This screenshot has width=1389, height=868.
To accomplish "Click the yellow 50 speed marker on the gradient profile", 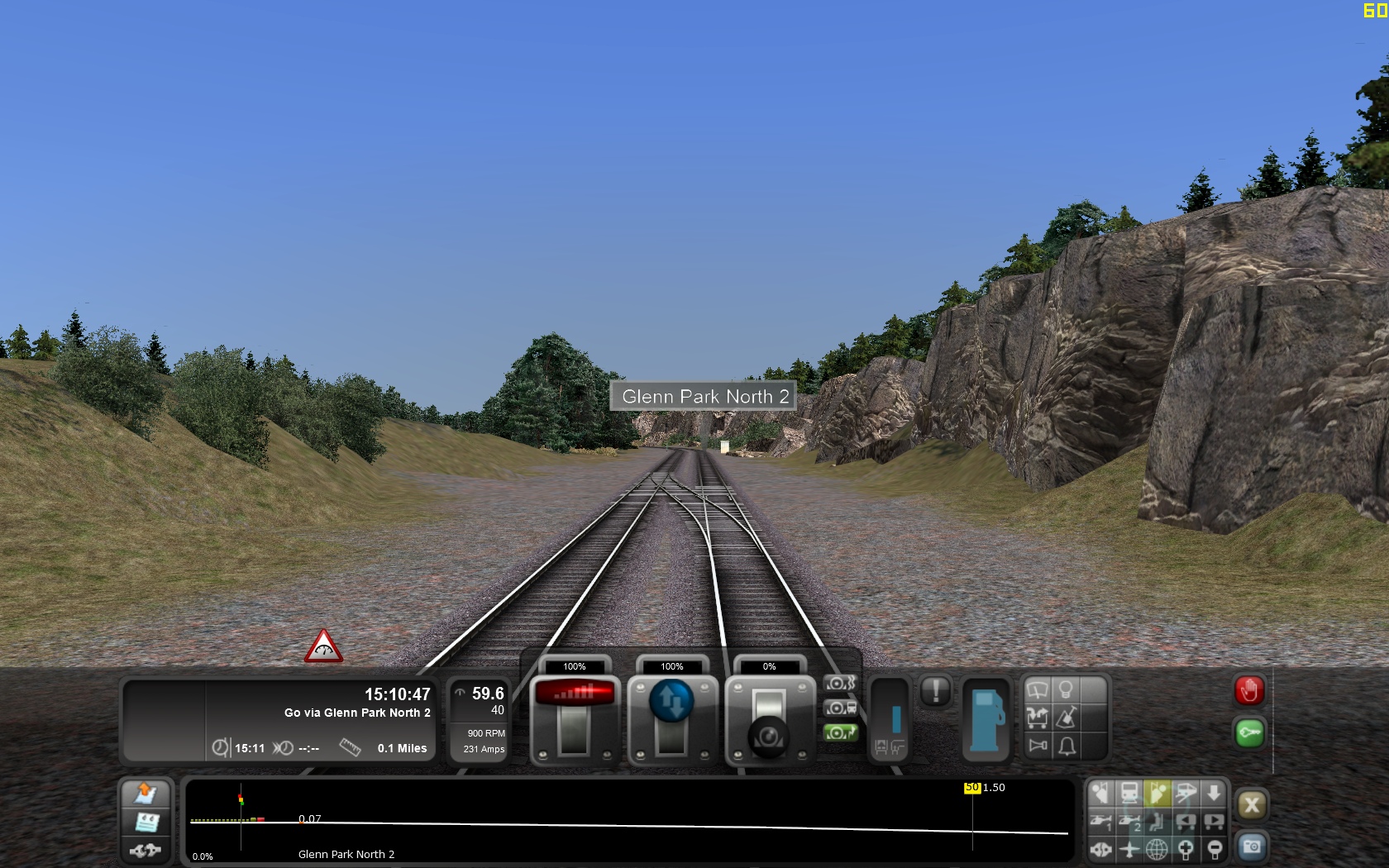I will click(x=971, y=788).
